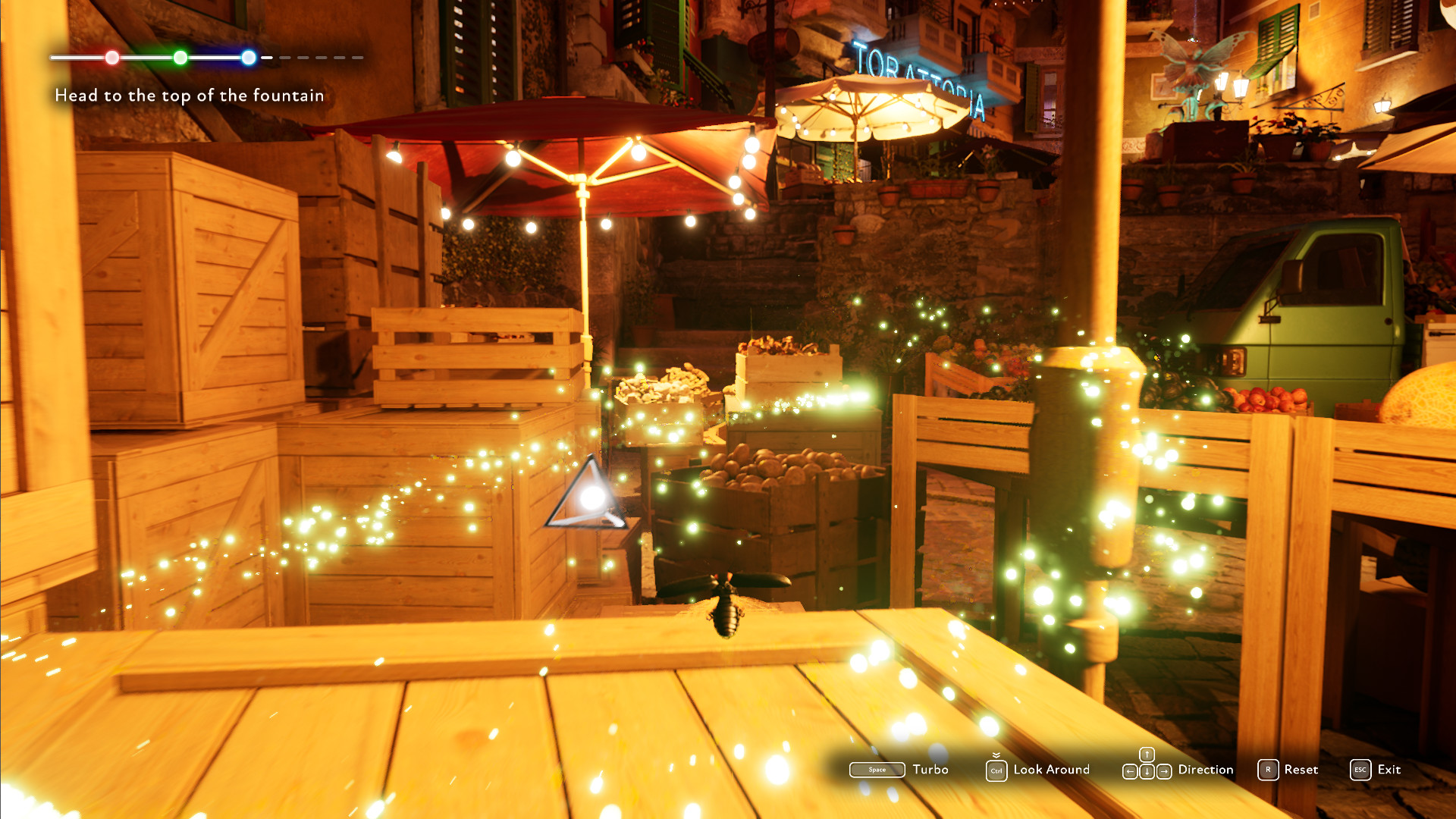This screenshot has width=1456, height=819.
Task: Click the right arrow Direction key icon
Action: pos(1164,771)
